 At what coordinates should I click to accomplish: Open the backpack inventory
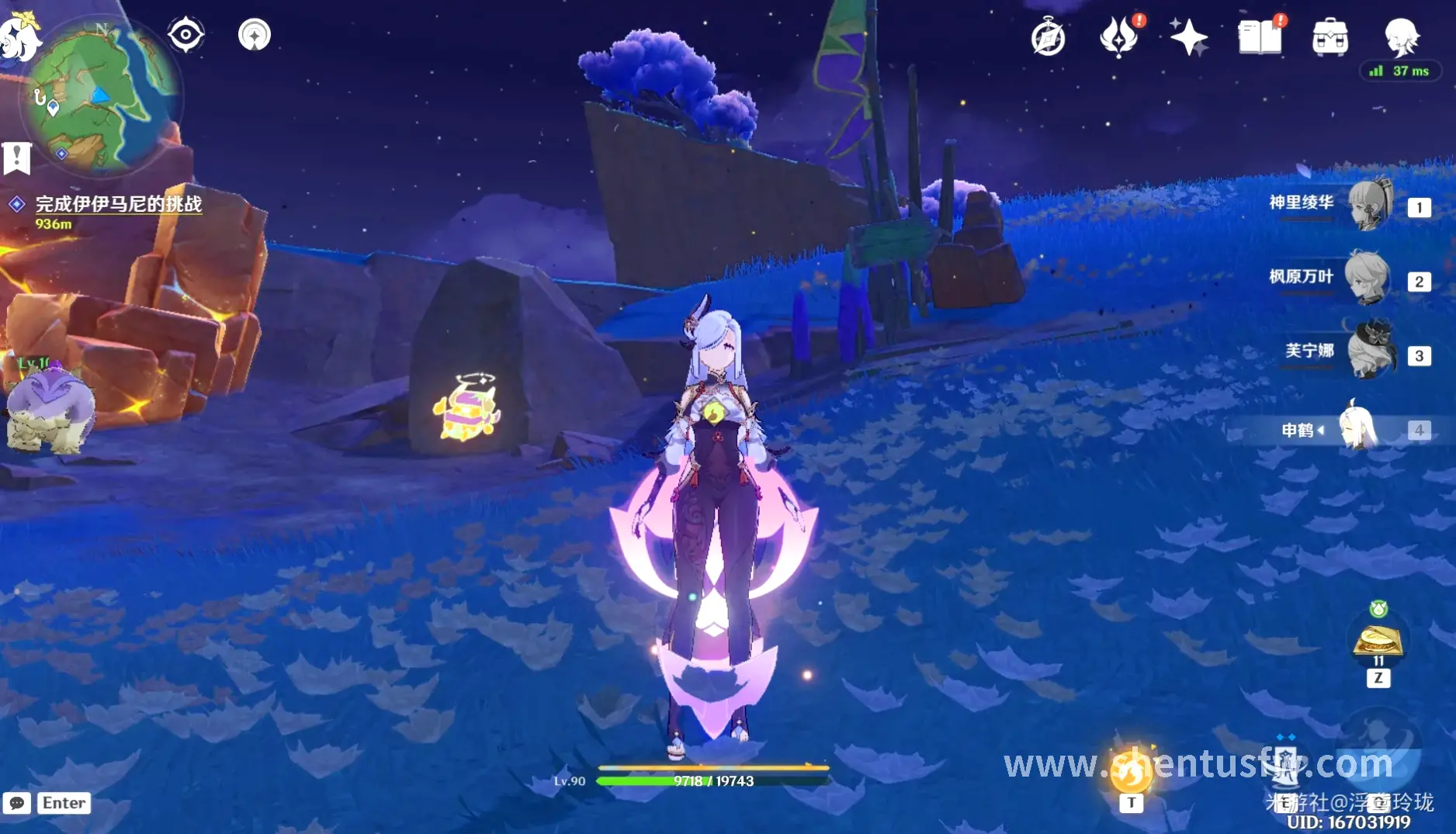pos(1329,37)
